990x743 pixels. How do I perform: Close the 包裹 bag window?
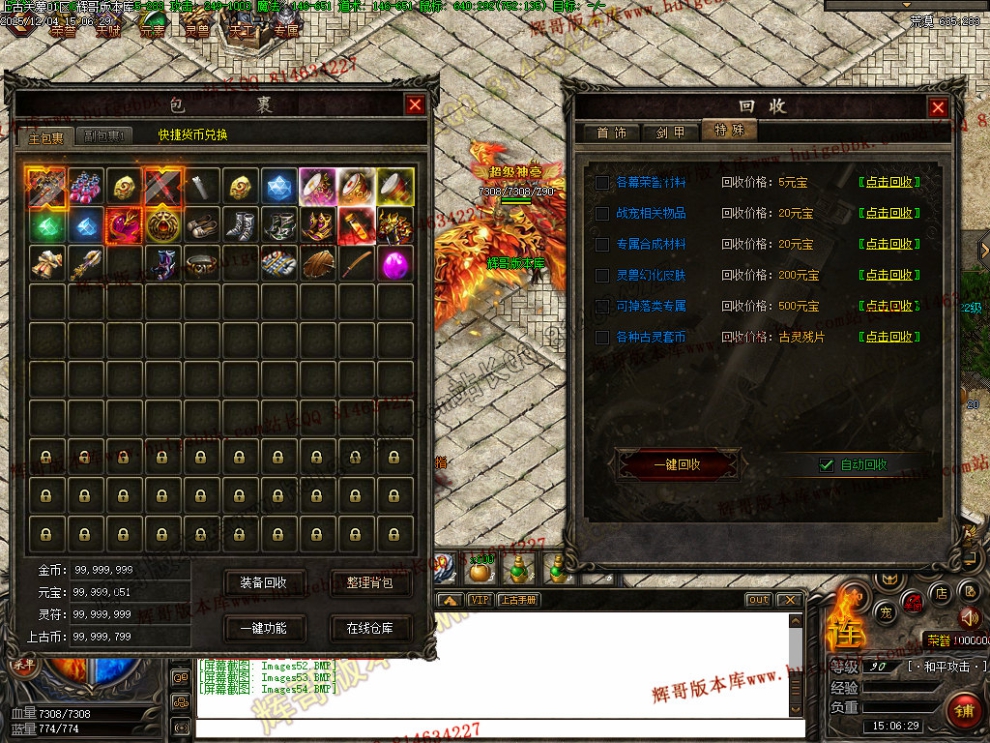tap(415, 105)
